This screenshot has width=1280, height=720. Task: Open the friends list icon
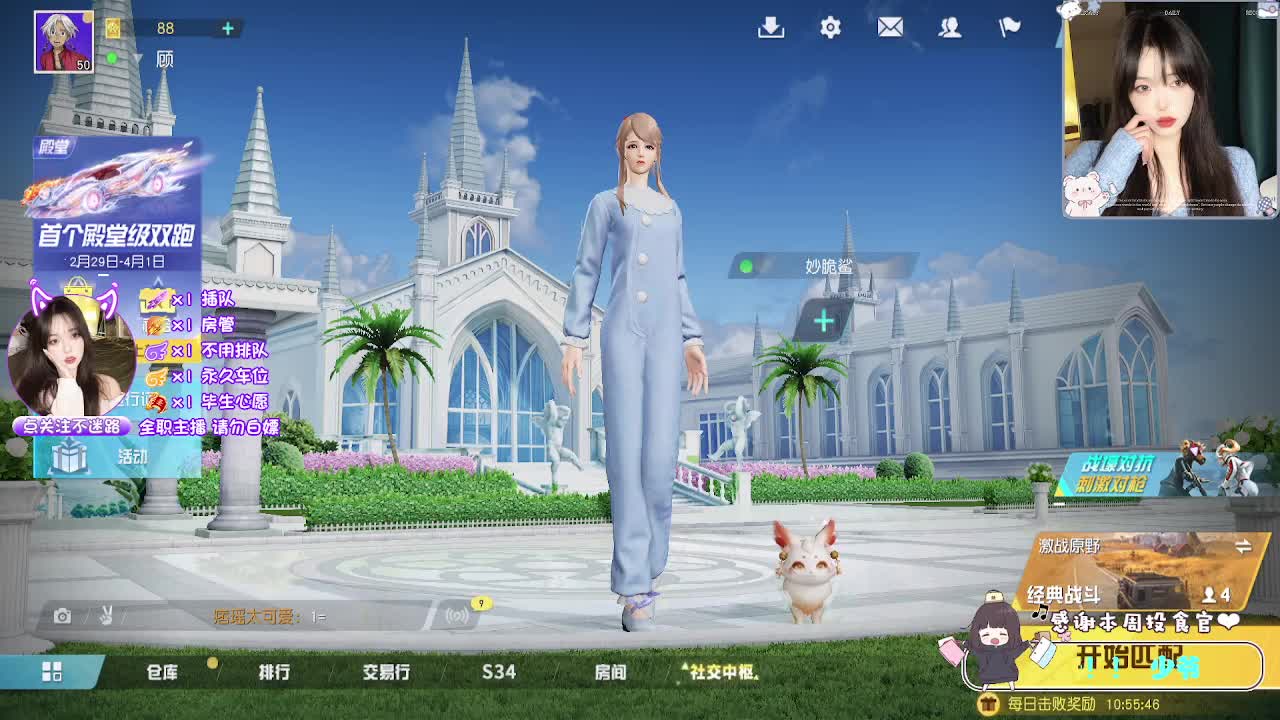click(x=950, y=28)
